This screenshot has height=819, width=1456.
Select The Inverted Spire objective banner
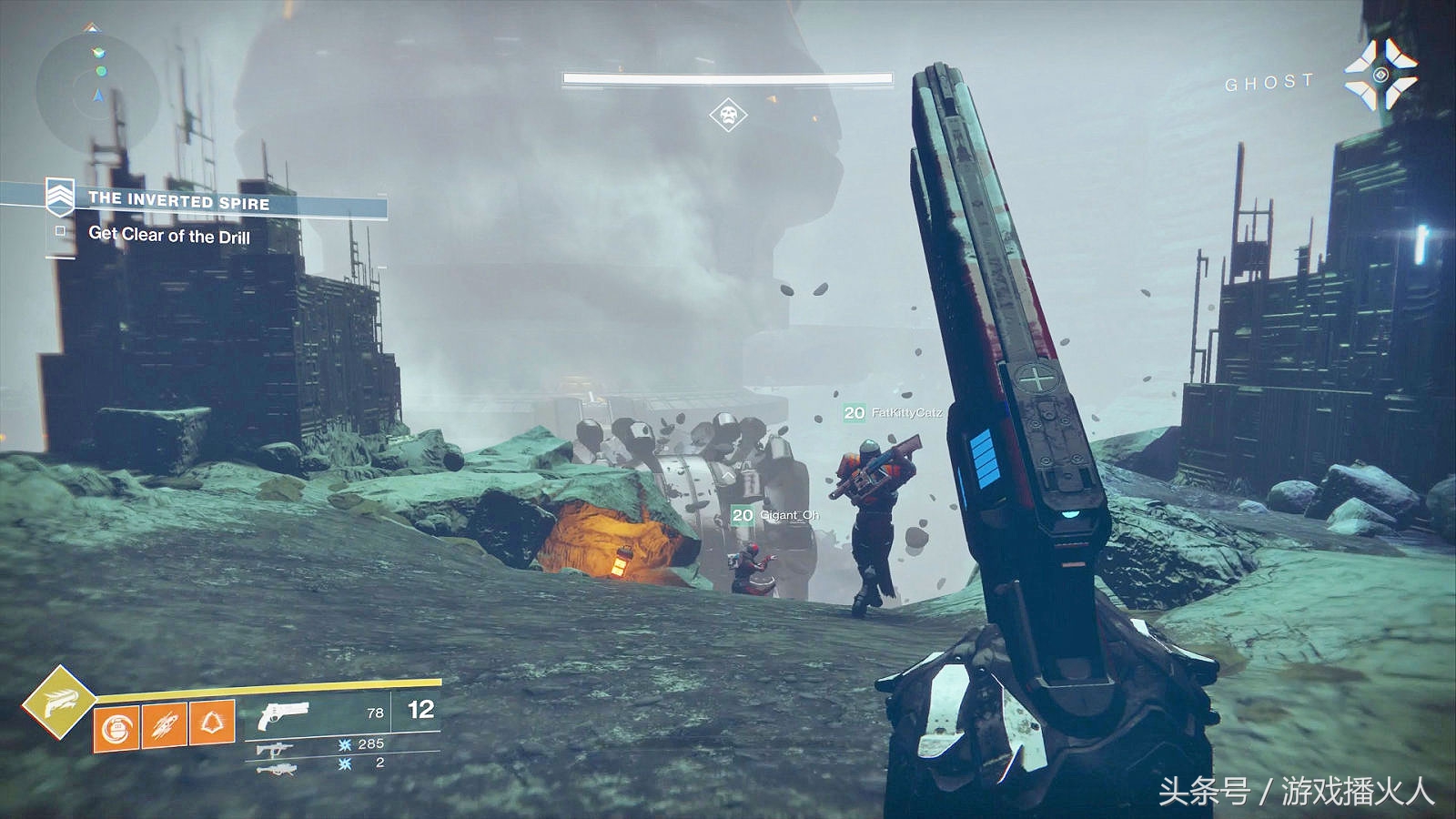[178, 200]
